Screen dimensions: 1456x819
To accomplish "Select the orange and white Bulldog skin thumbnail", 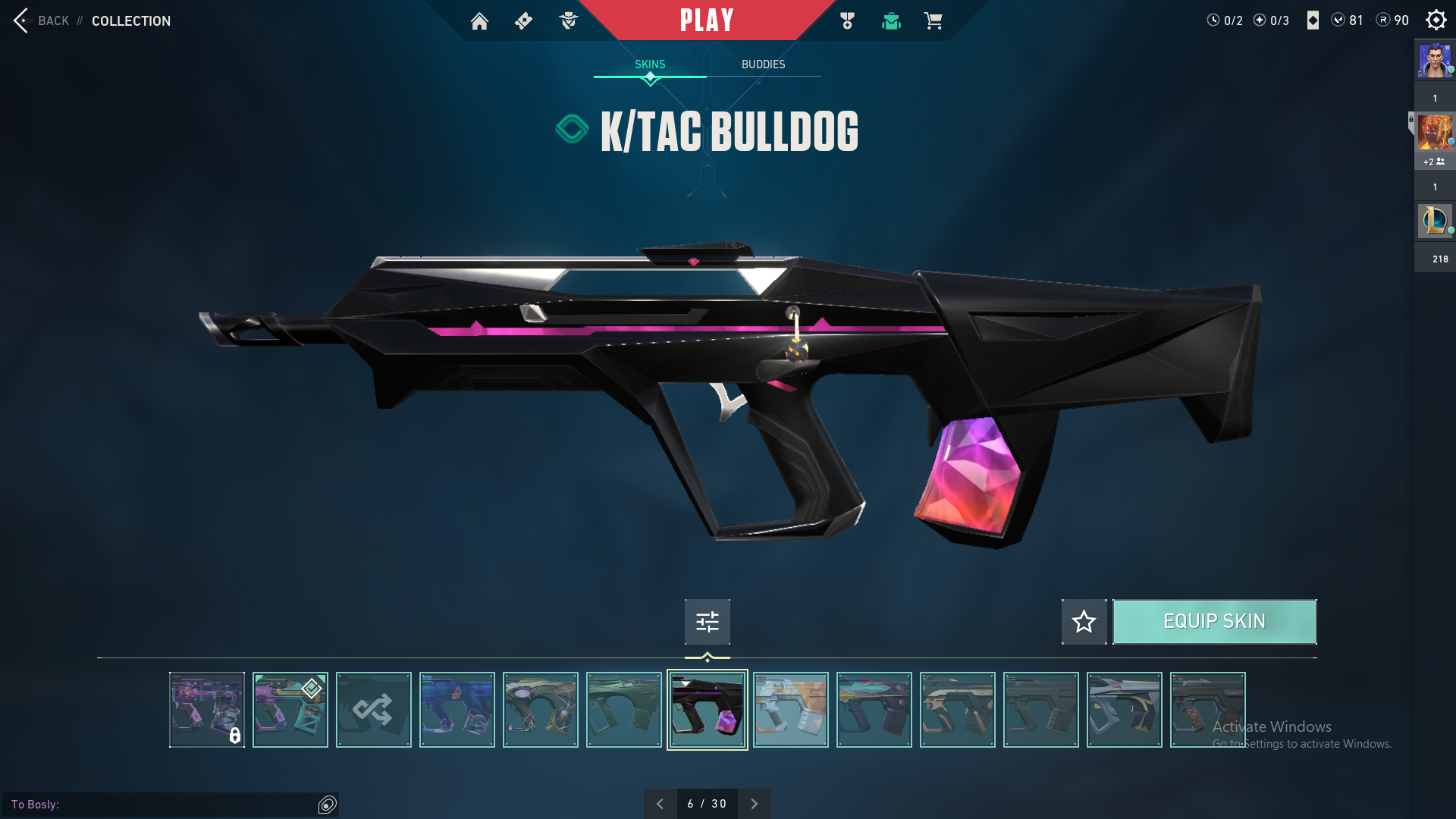I will [x=790, y=710].
